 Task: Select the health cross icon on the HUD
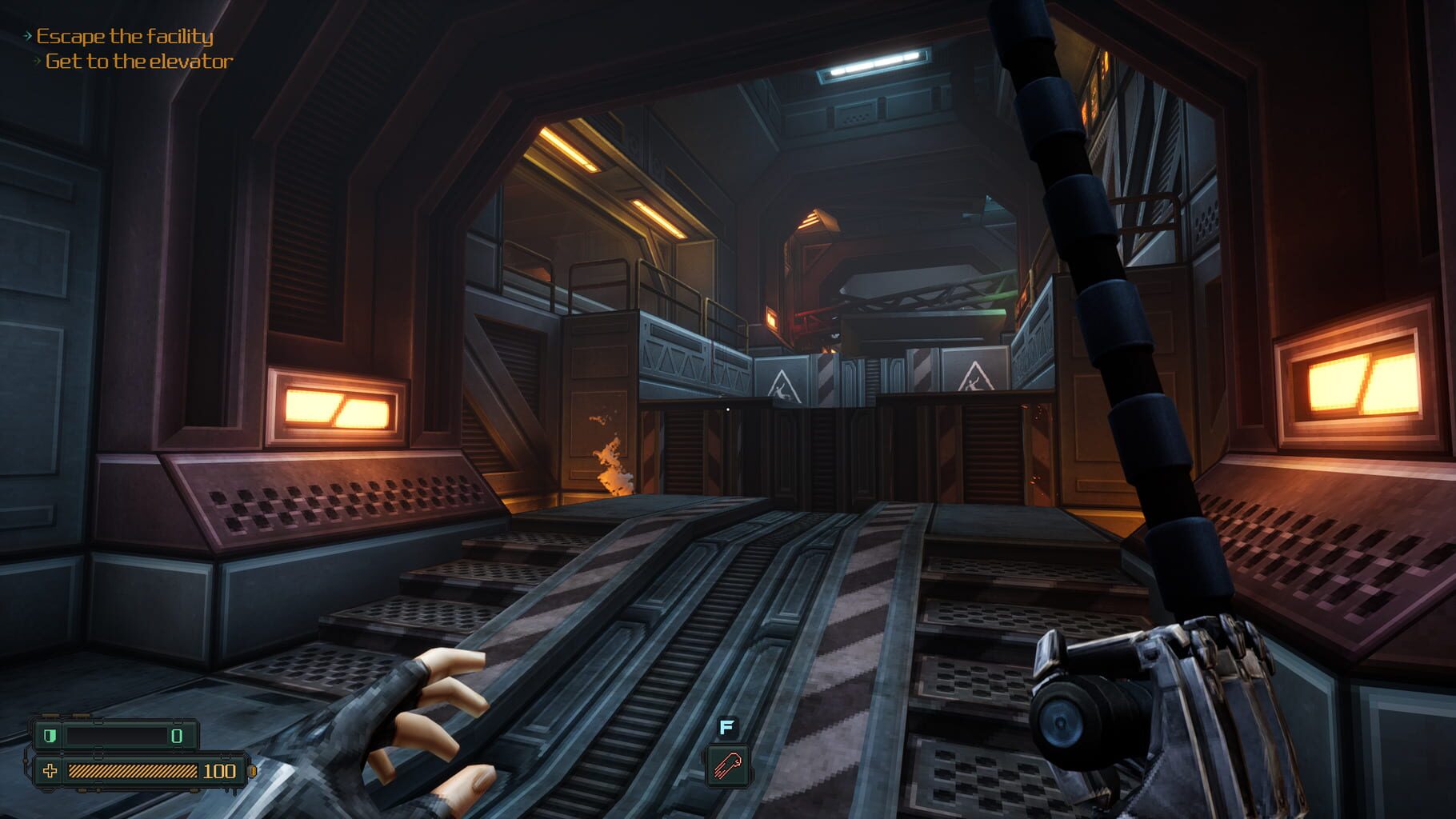click(x=50, y=772)
